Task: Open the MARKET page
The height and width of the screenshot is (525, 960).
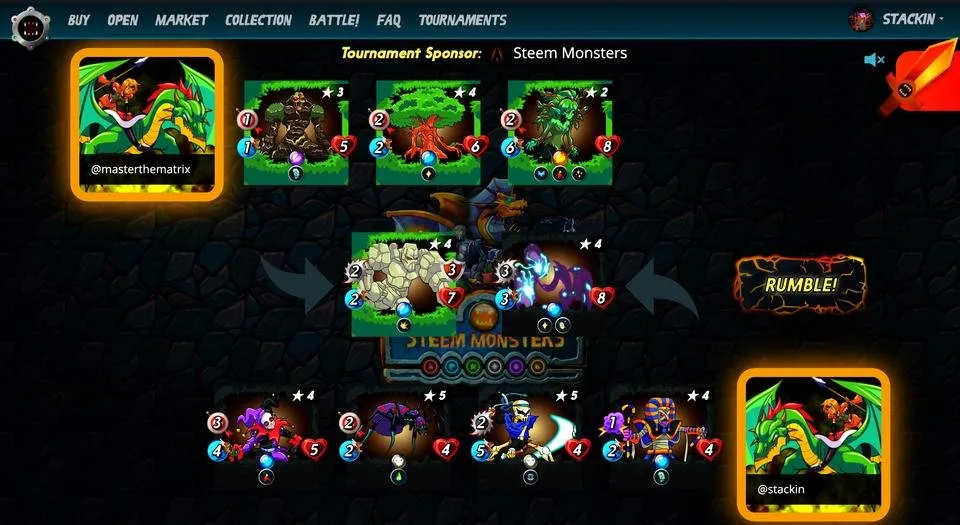Action: (181, 20)
